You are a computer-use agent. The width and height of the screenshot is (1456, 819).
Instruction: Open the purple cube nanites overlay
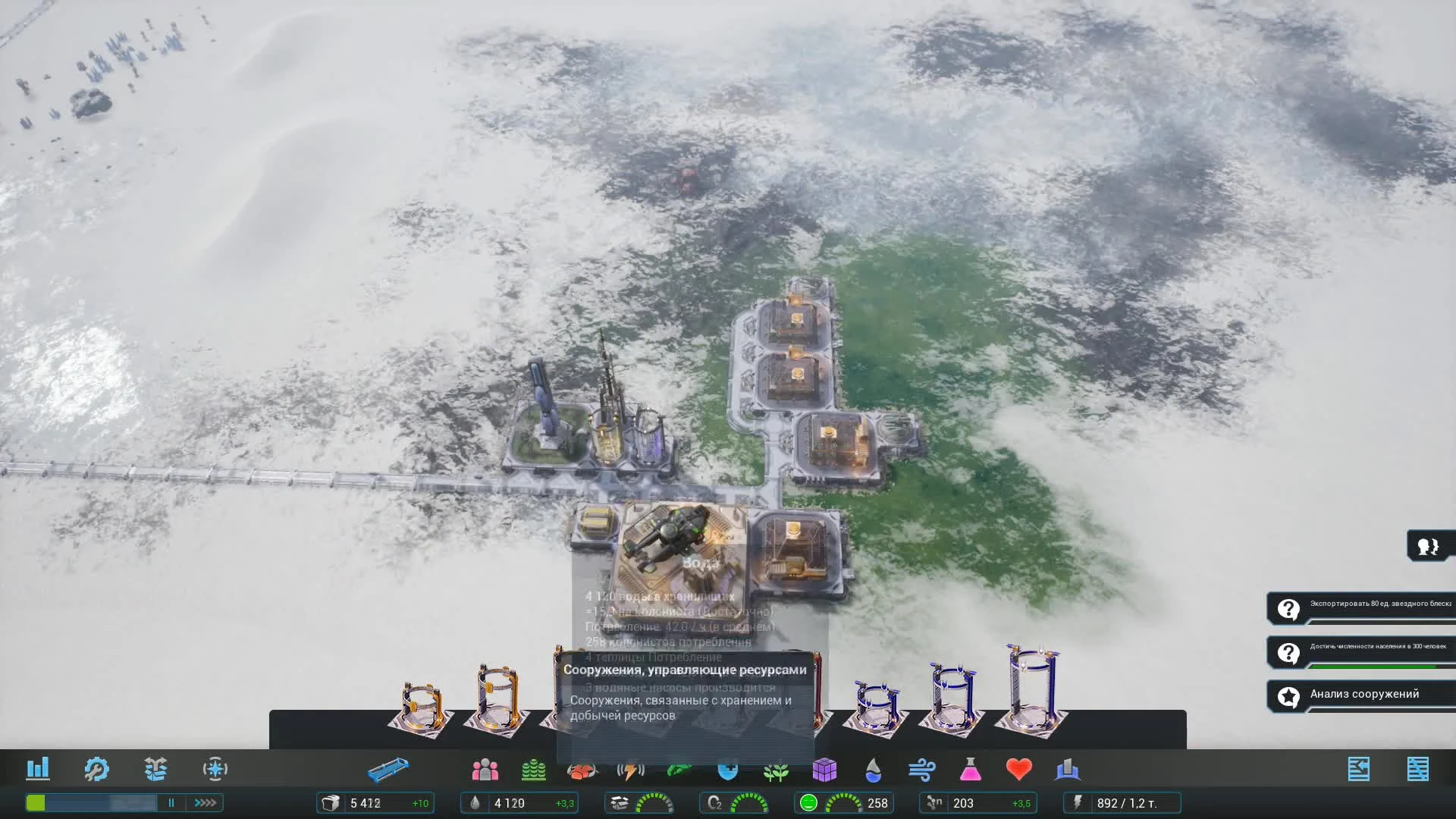point(826,769)
